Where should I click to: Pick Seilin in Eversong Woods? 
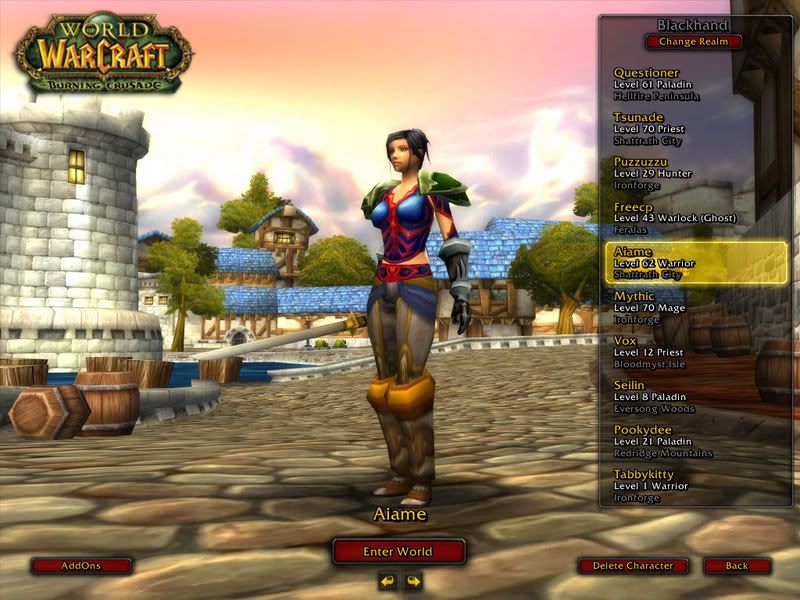click(x=695, y=396)
